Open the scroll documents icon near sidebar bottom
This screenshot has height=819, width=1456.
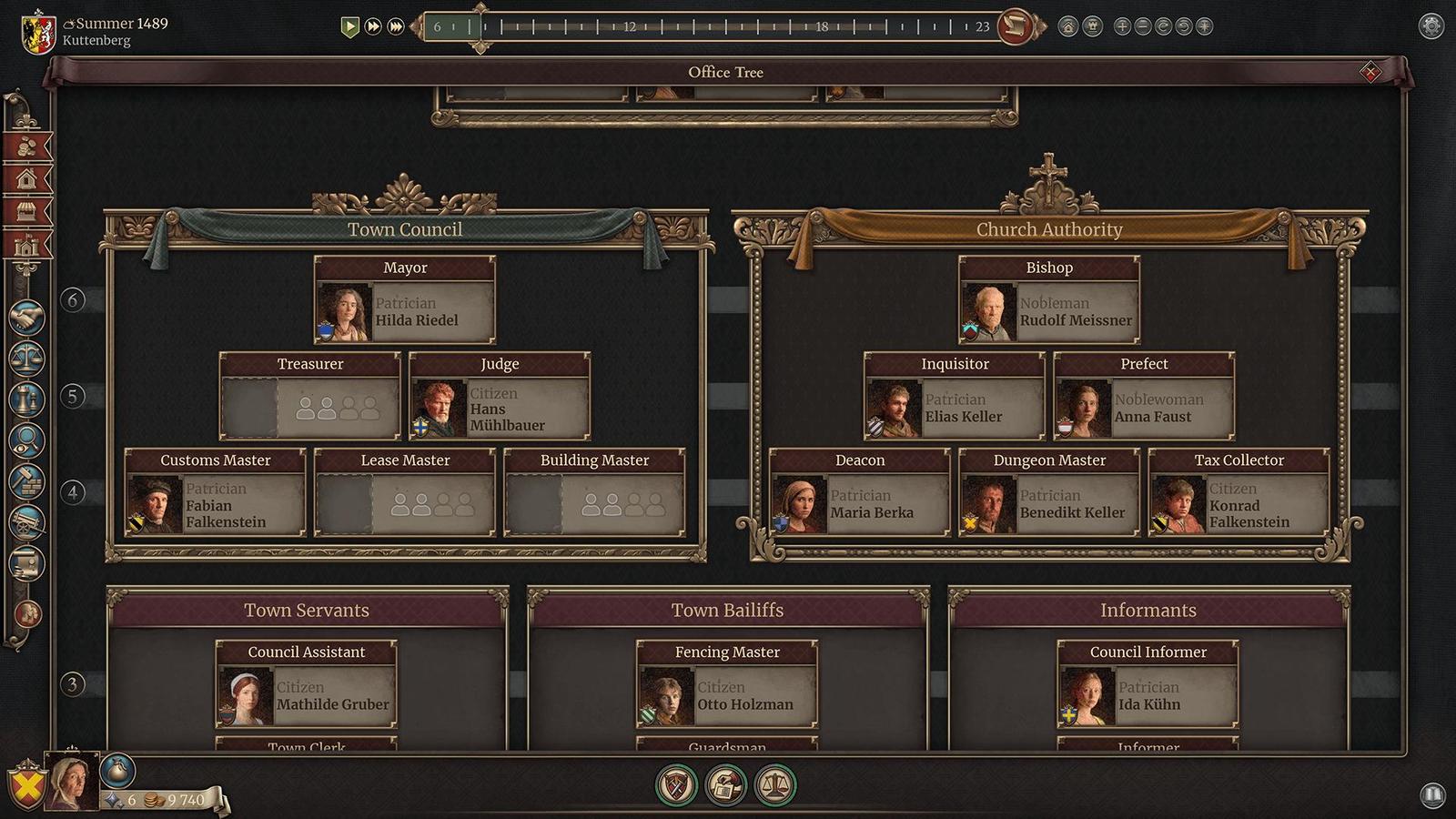[x=25, y=564]
